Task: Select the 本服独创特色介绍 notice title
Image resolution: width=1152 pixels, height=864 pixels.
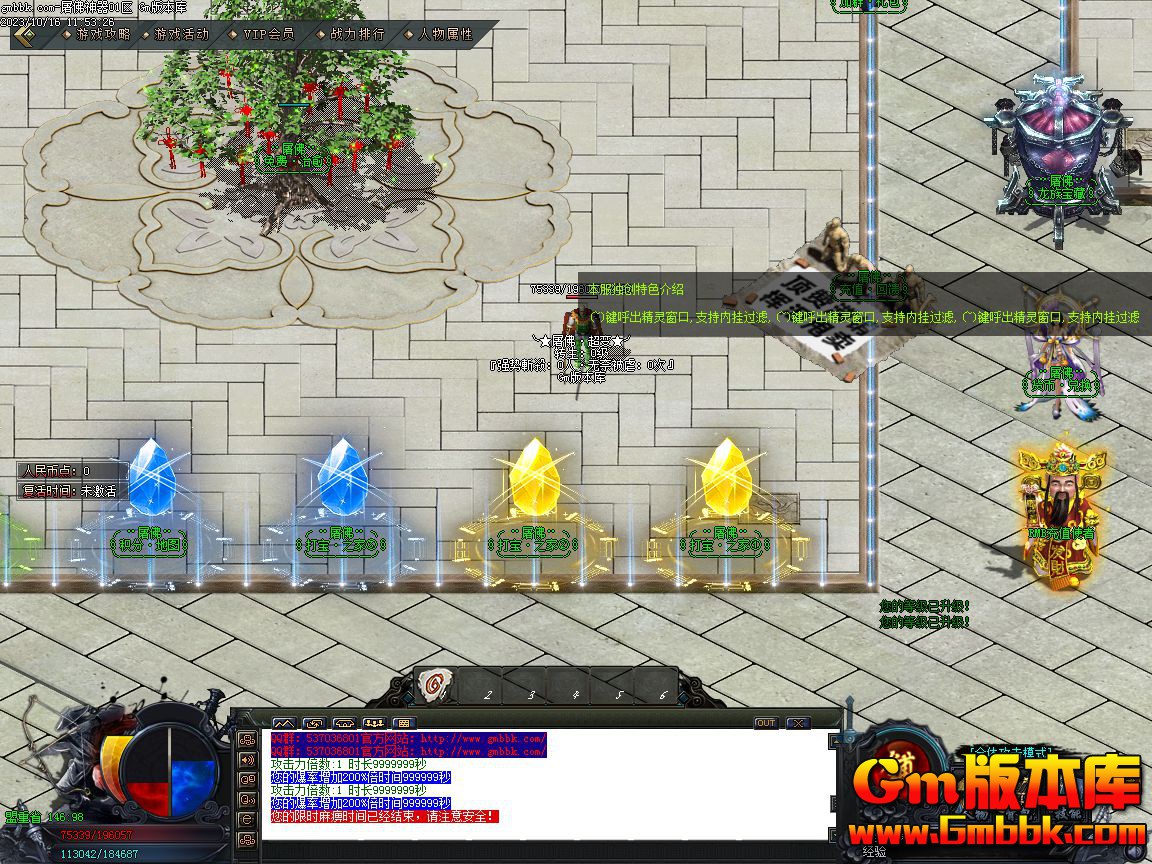Action: click(635, 289)
